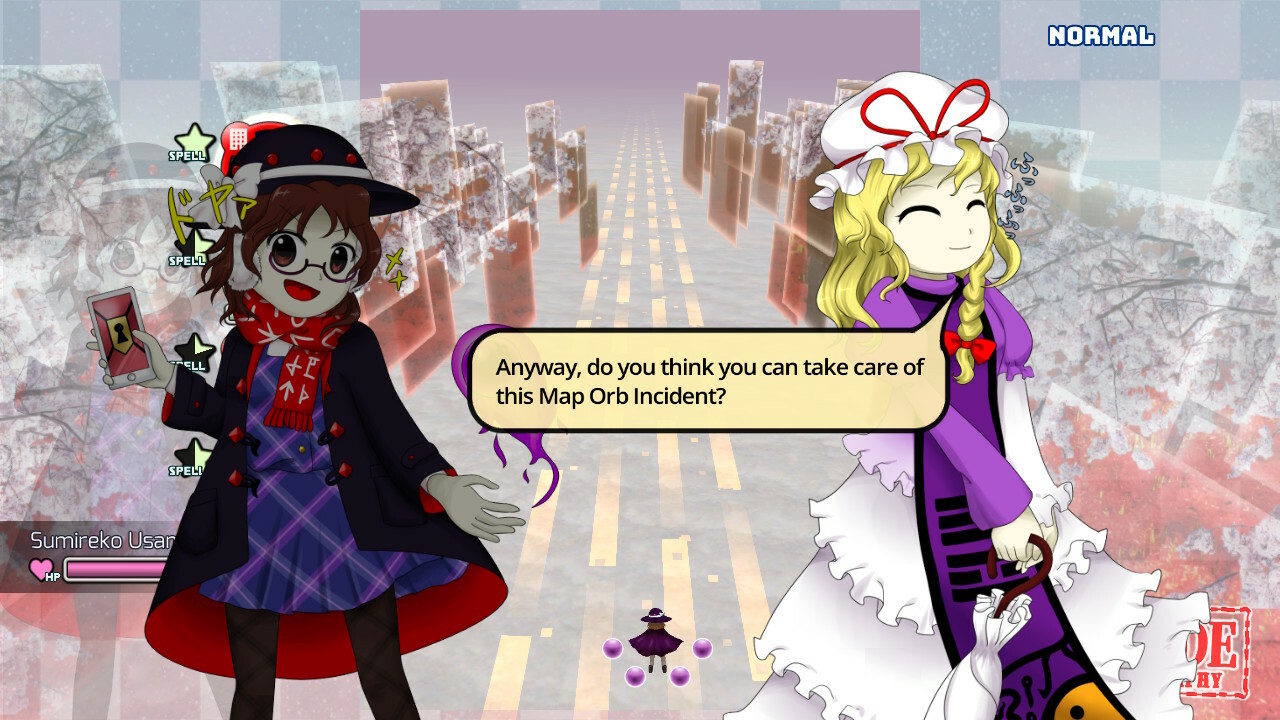Toggle the leftmost purple orb

tap(611, 647)
